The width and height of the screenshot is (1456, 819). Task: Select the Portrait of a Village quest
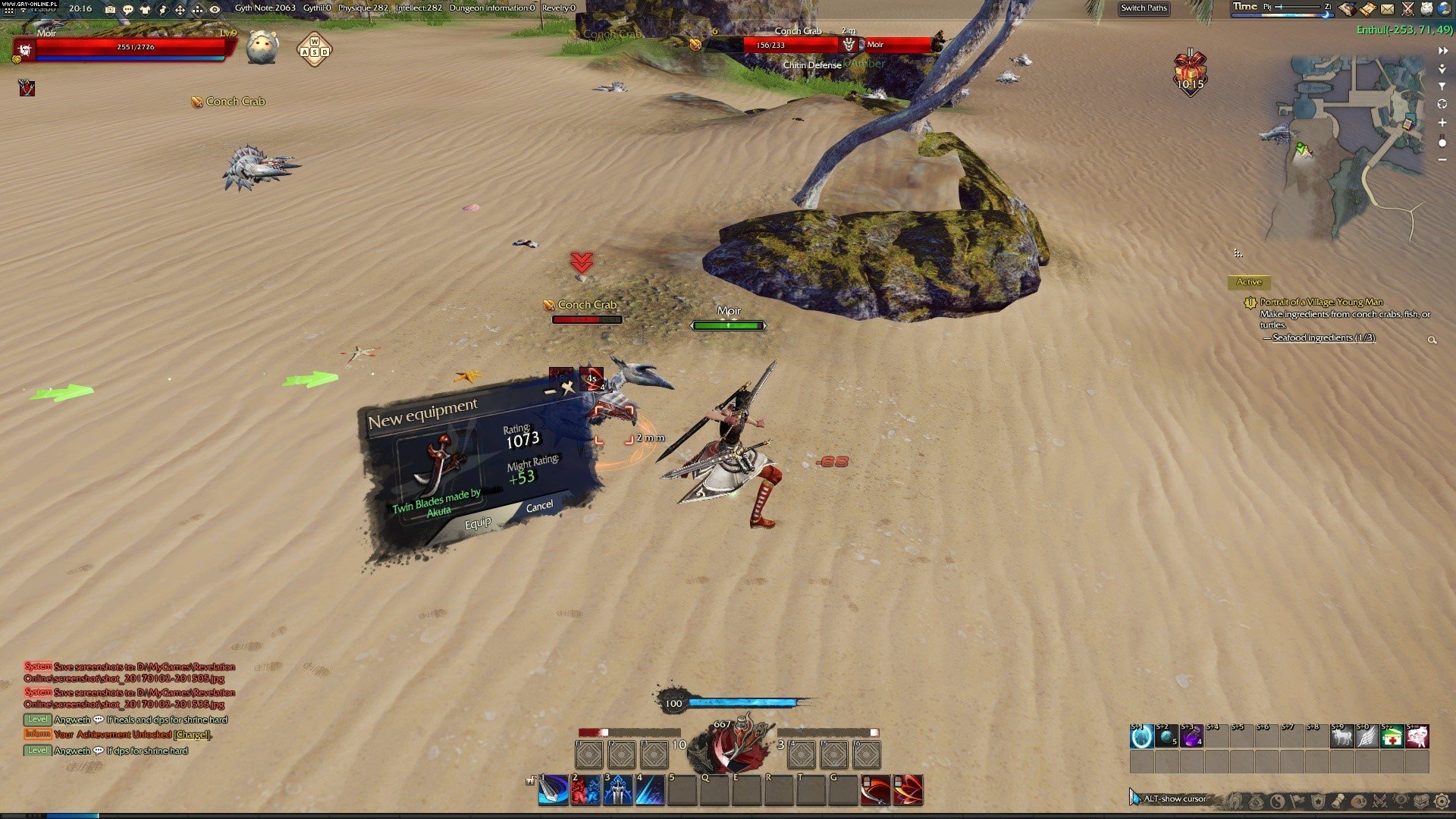1321,302
